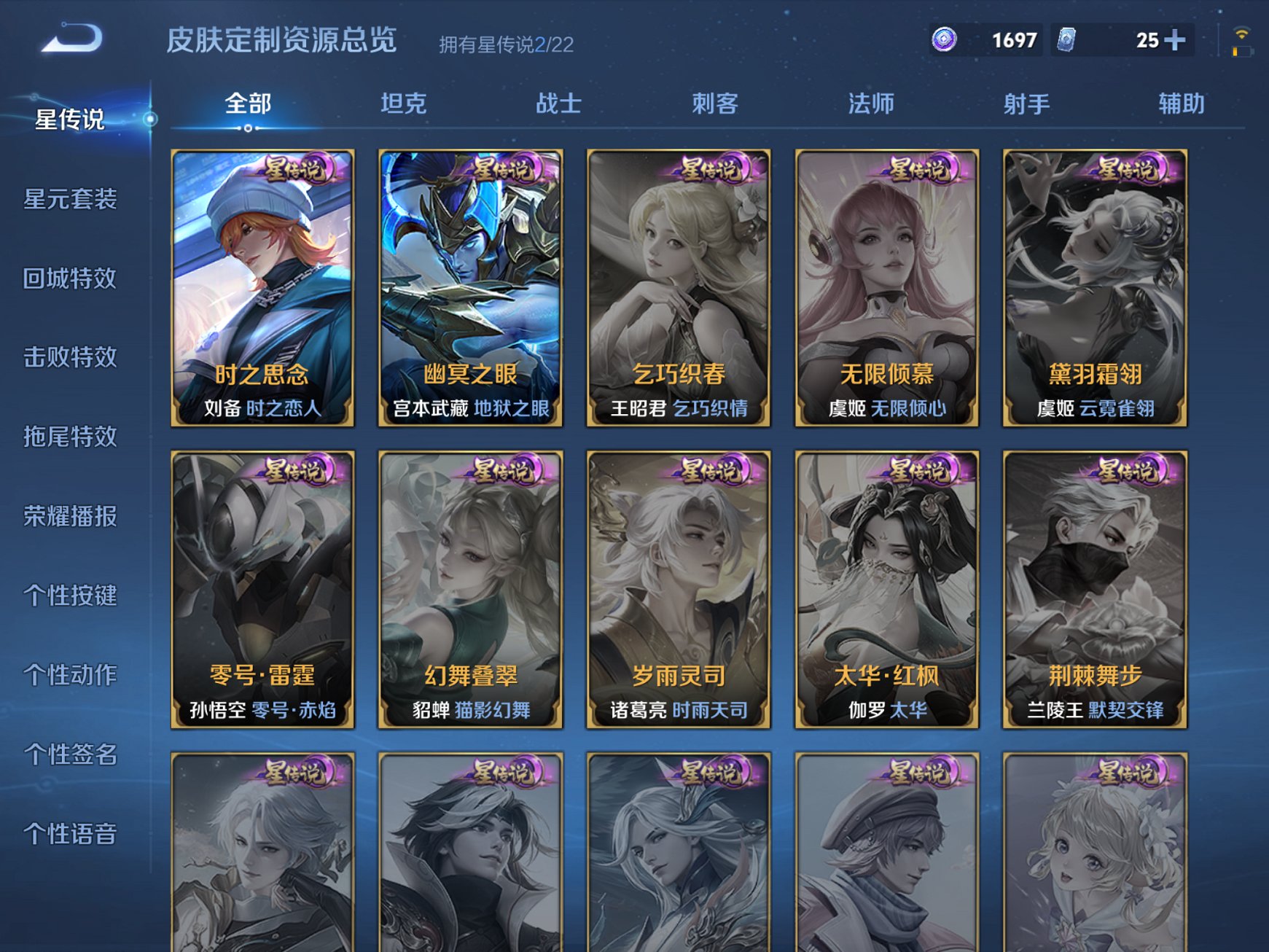Click the skin voucher card icon showing 25
1269x952 pixels.
pos(1067,41)
